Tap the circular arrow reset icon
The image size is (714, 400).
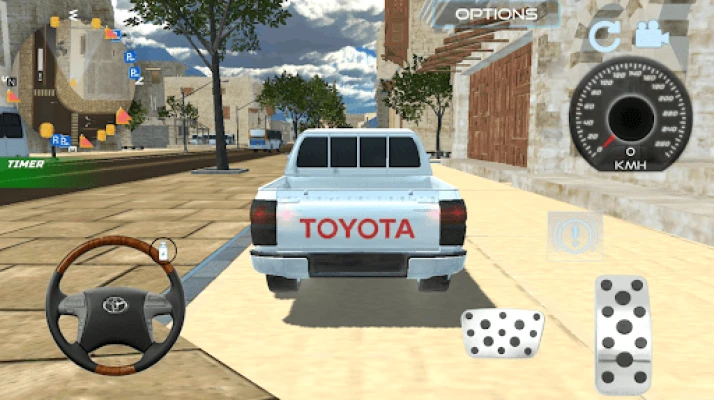point(603,38)
